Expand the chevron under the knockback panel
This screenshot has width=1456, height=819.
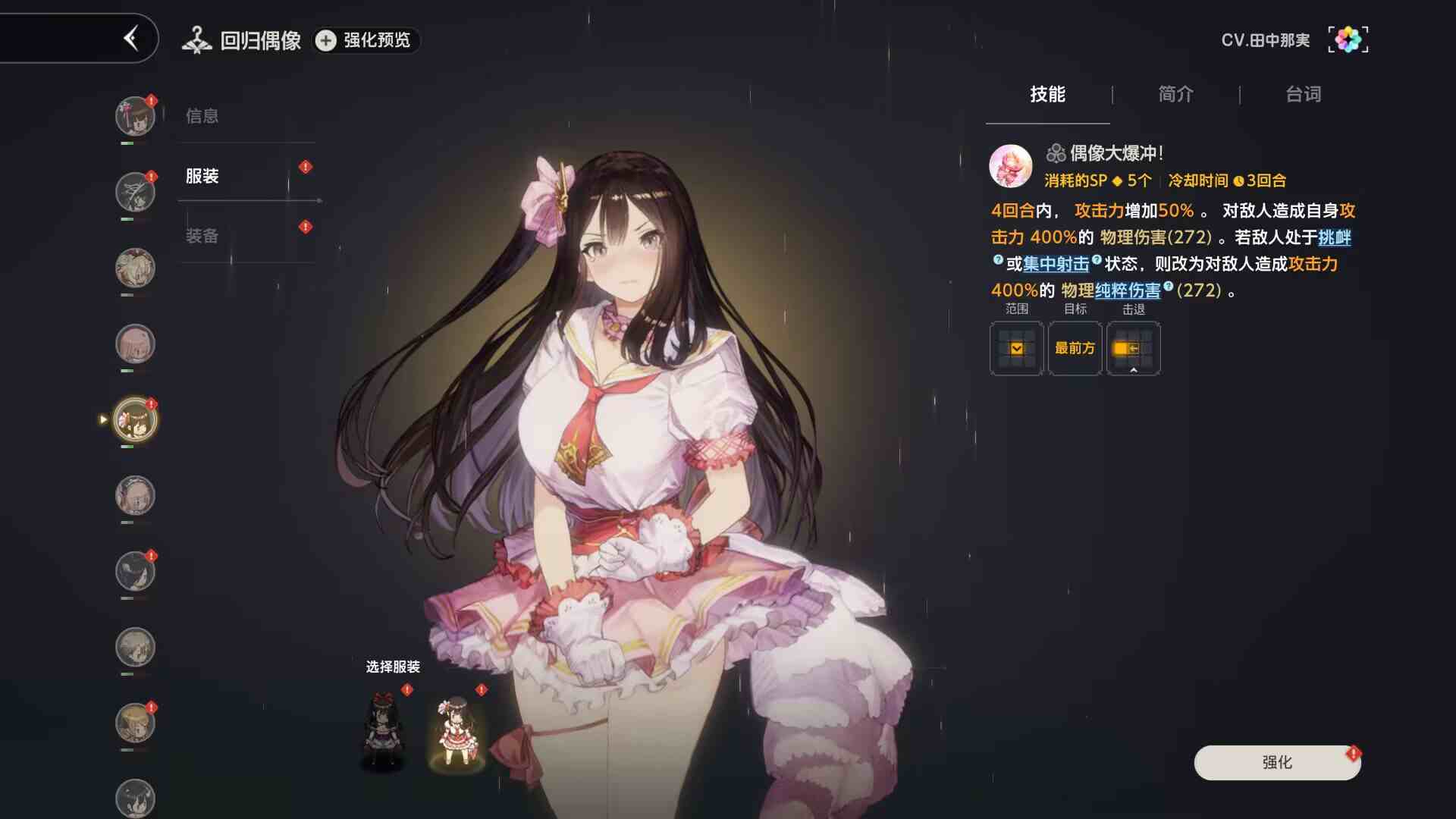point(1134,371)
